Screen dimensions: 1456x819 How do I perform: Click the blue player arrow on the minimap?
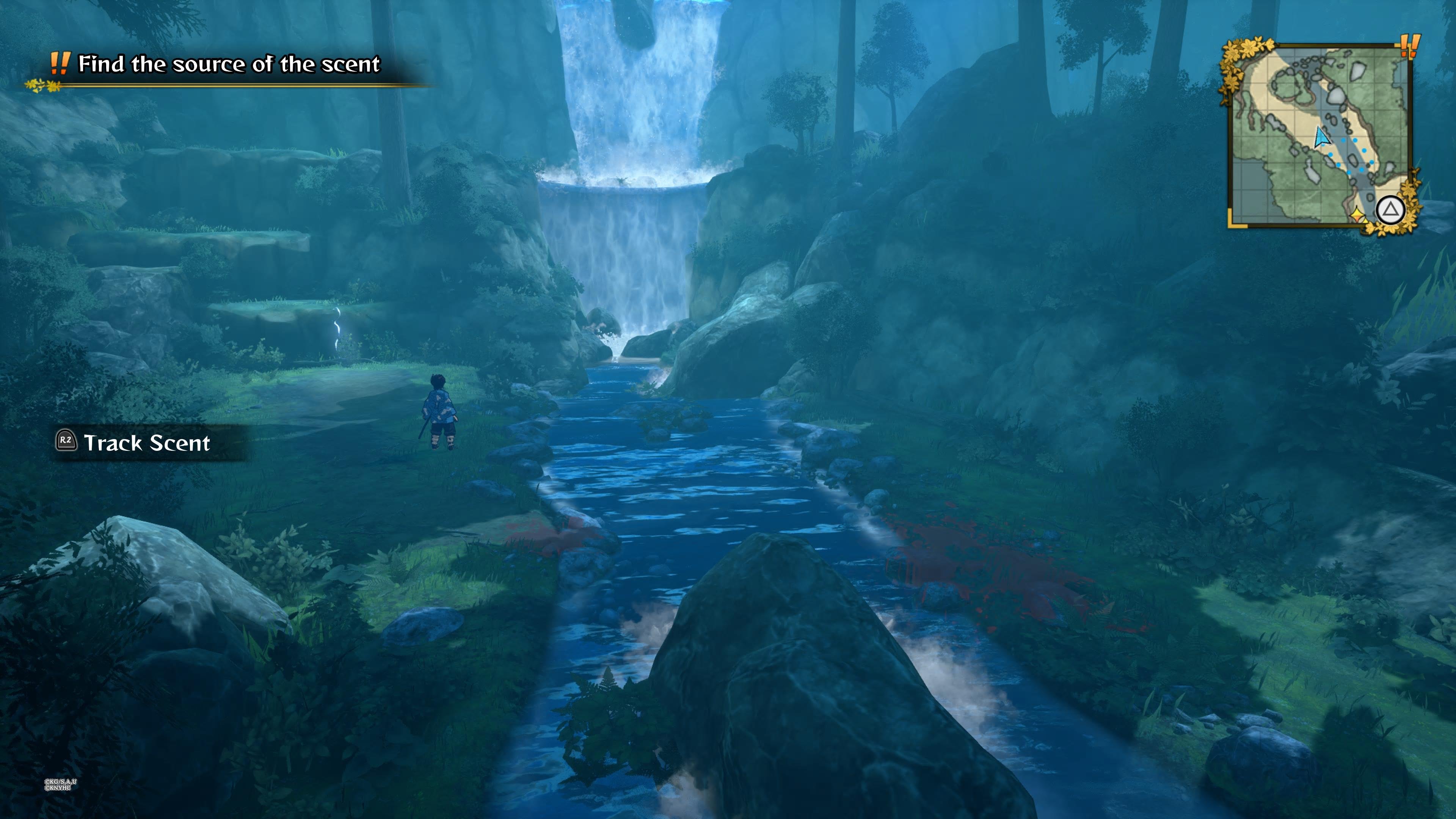point(1321,137)
